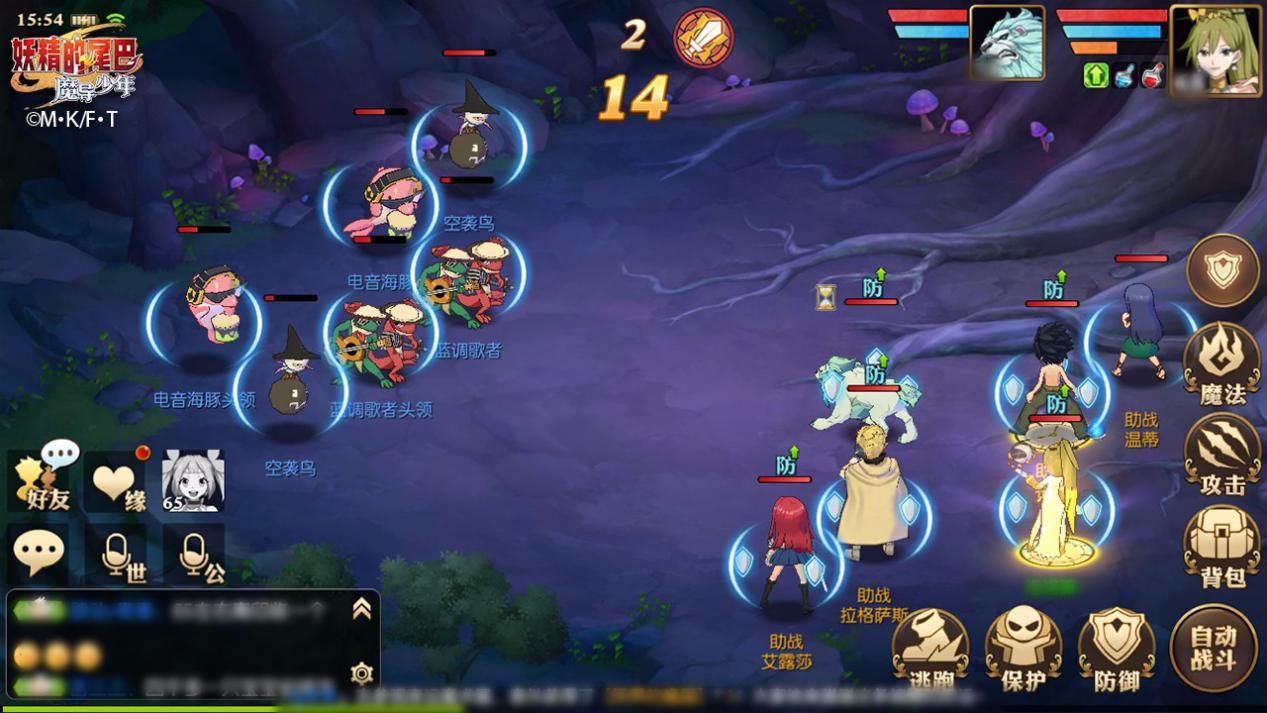Choose the 攻击 attack command

tap(1222, 454)
